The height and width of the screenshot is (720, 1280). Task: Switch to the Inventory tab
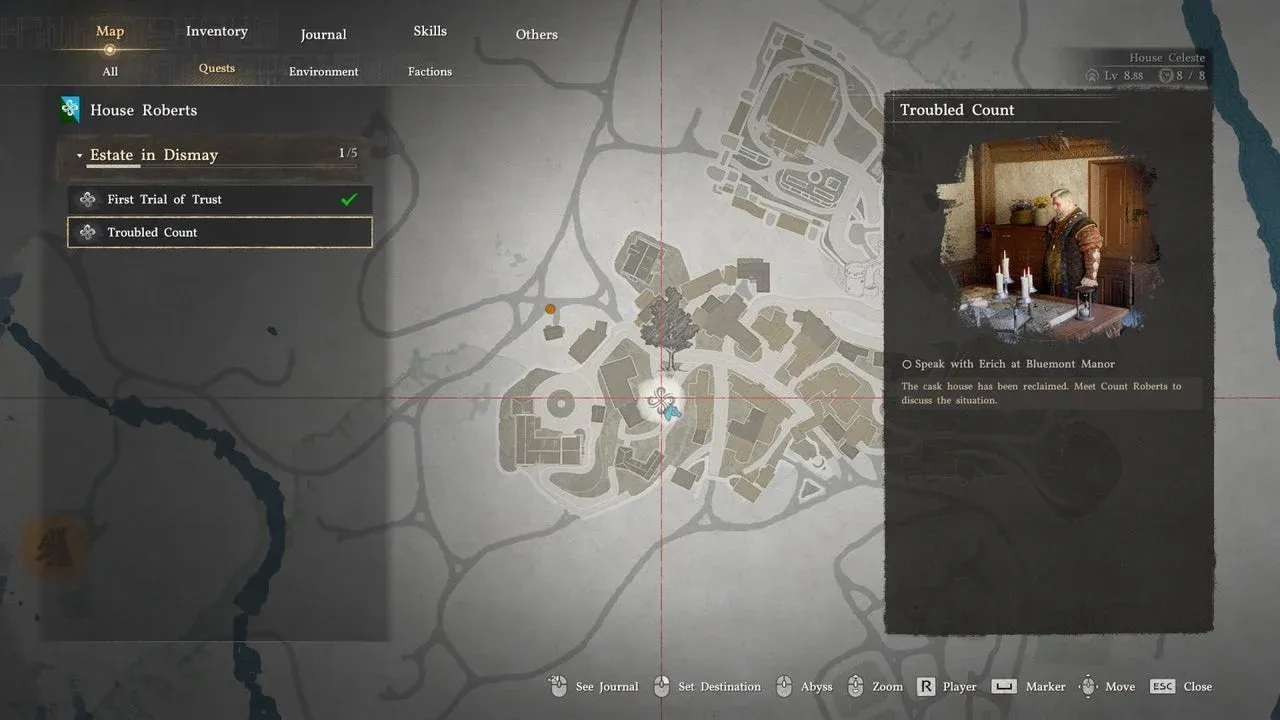click(216, 31)
